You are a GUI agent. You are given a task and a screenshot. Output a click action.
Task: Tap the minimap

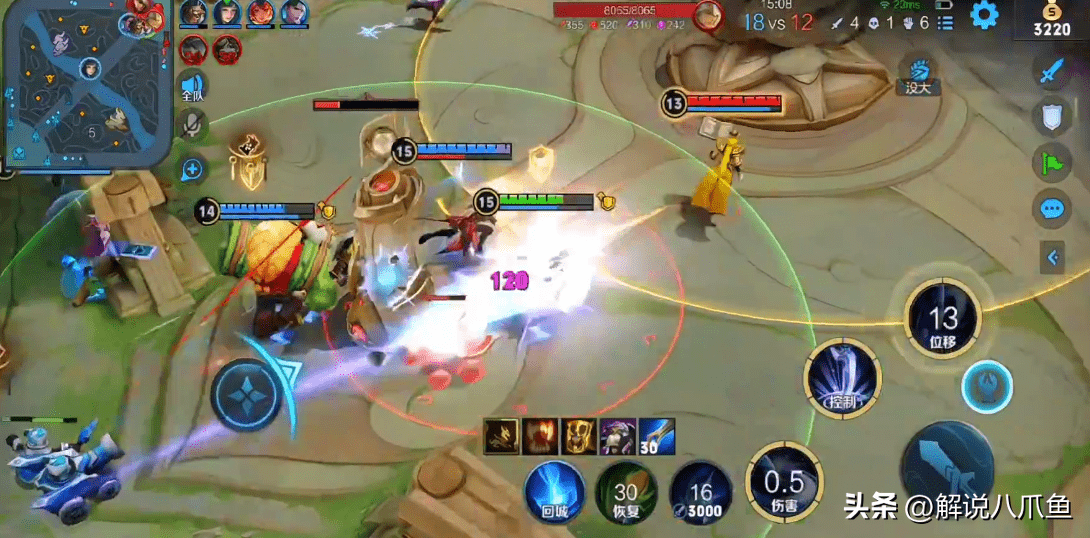click(x=85, y=82)
